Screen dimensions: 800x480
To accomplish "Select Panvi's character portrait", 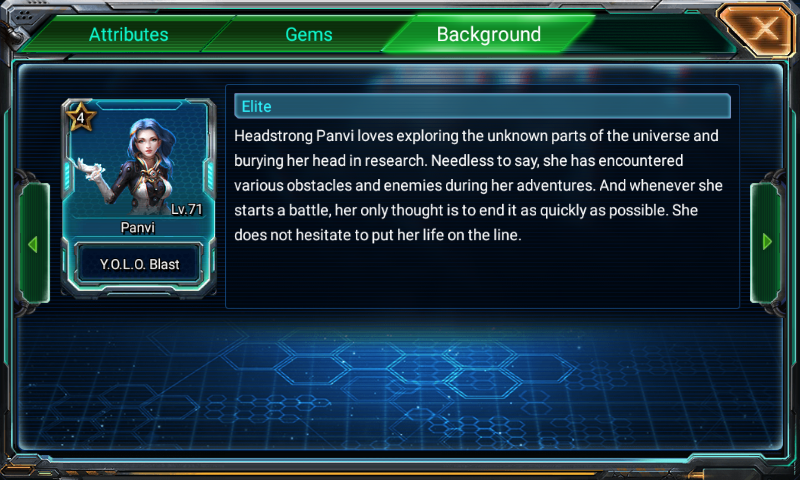I will 139,163.
